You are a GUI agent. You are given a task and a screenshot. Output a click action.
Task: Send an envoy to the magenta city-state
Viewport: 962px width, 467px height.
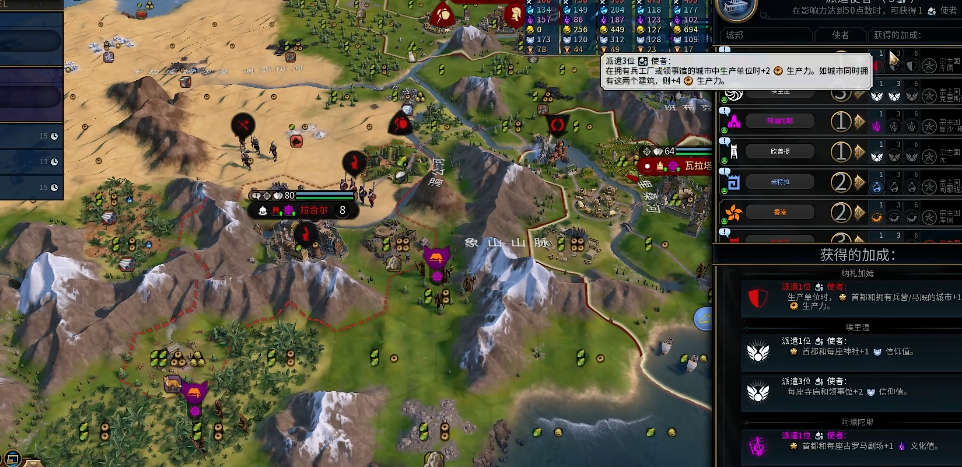click(x=857, y=121)
